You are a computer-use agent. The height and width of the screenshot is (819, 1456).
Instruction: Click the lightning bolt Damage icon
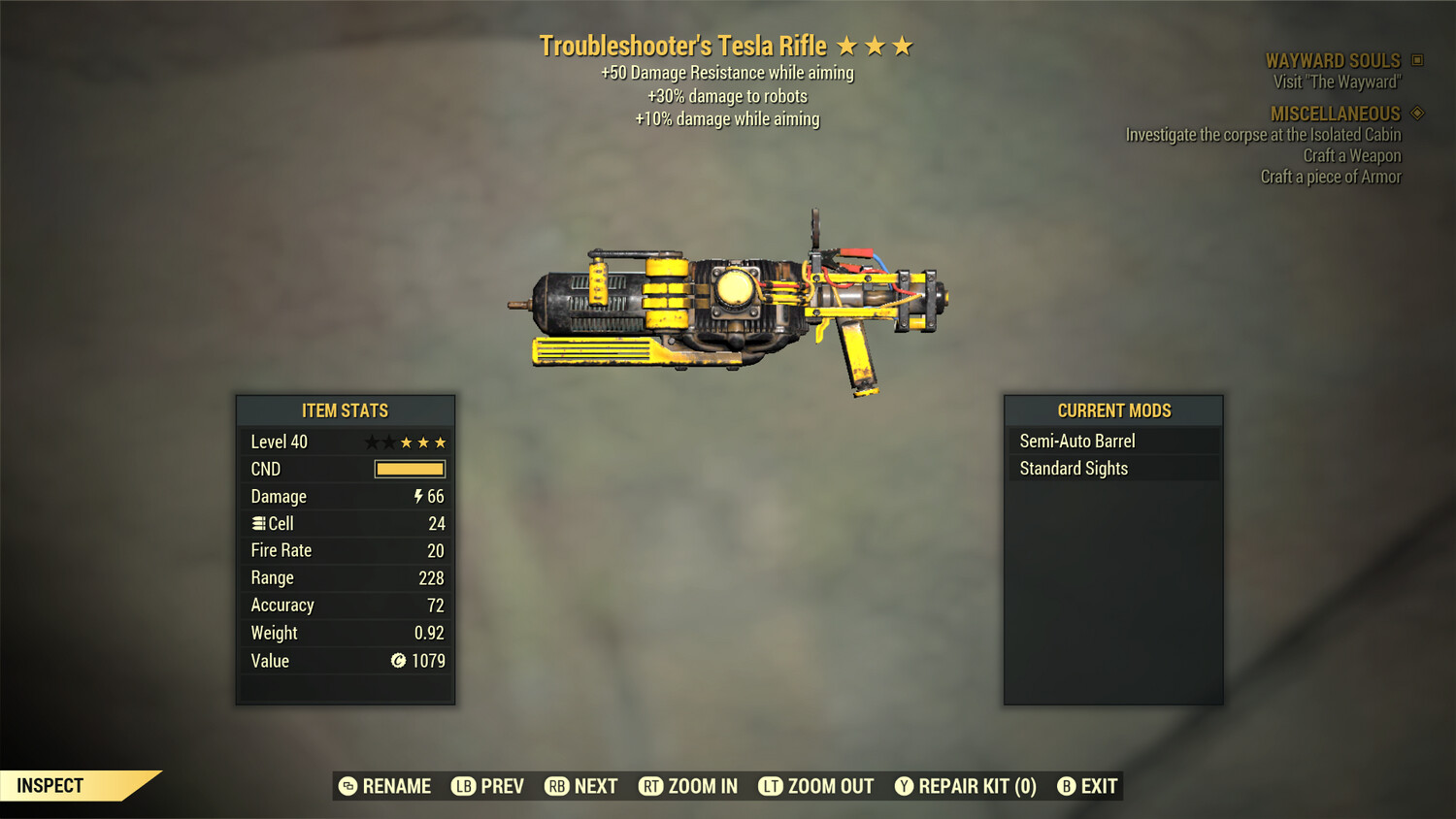[417, 496]
